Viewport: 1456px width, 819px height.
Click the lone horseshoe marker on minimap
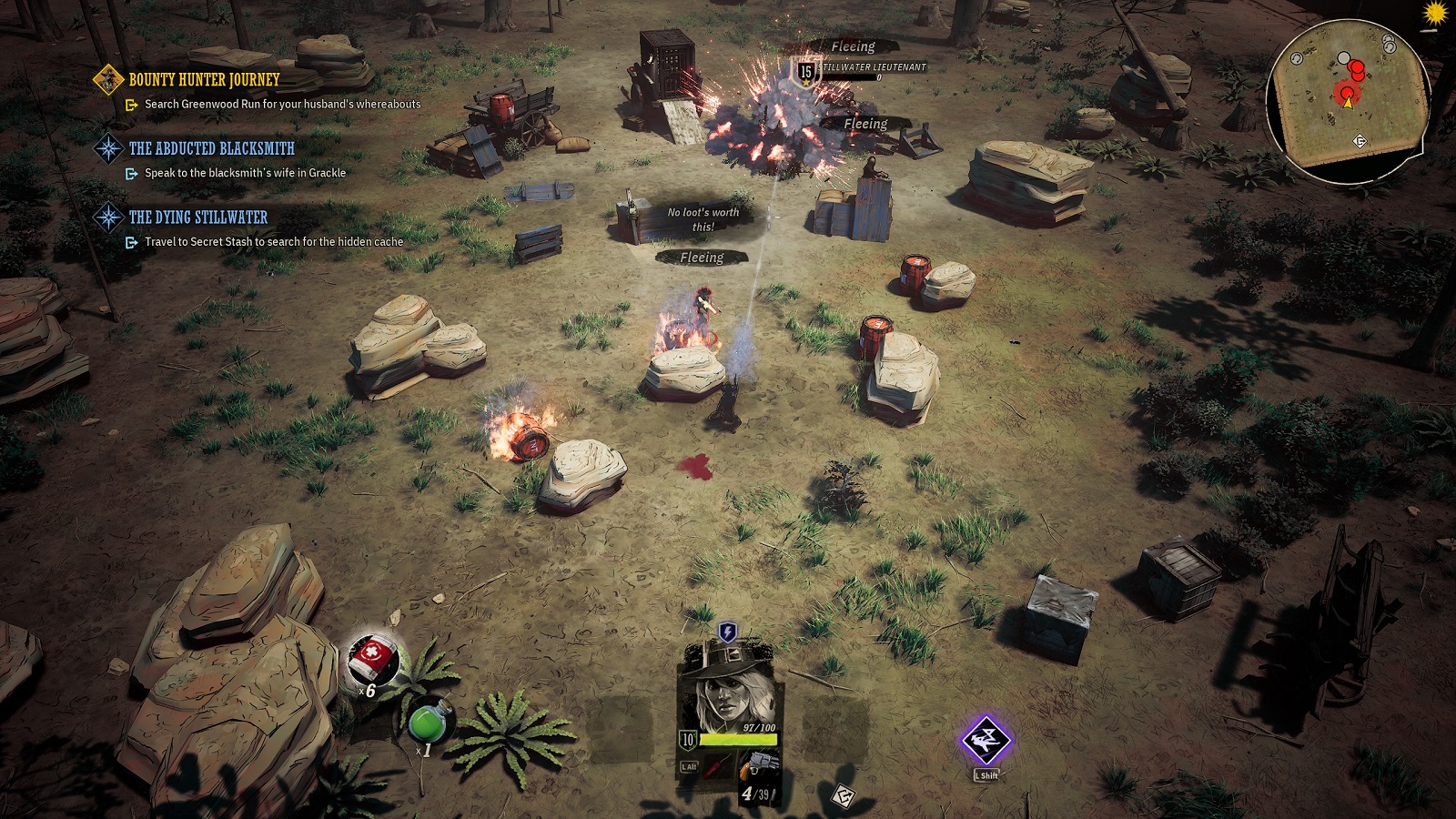1297,58
